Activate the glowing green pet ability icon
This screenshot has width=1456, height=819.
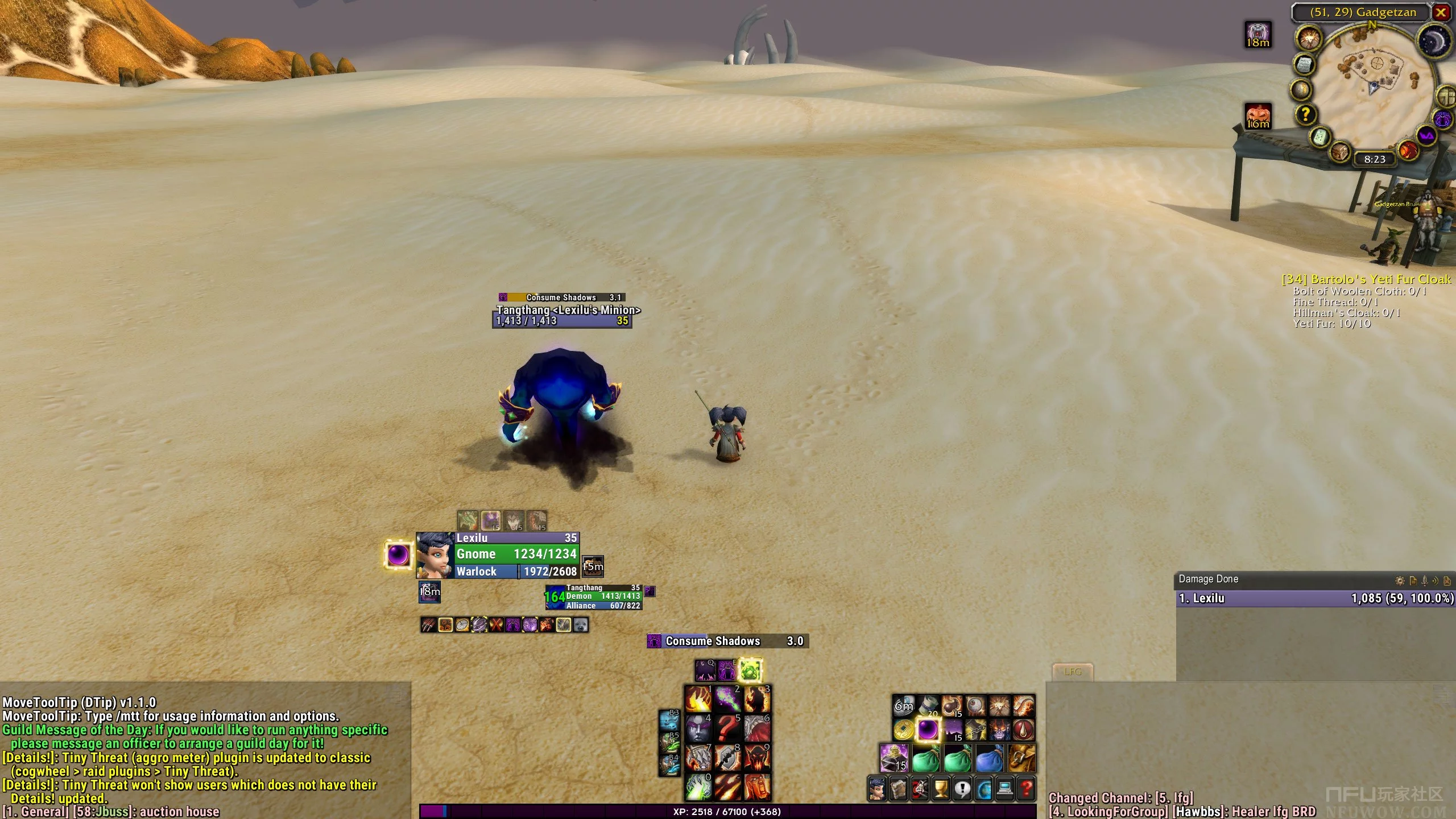pyautogui.click(x=750, y=671)
